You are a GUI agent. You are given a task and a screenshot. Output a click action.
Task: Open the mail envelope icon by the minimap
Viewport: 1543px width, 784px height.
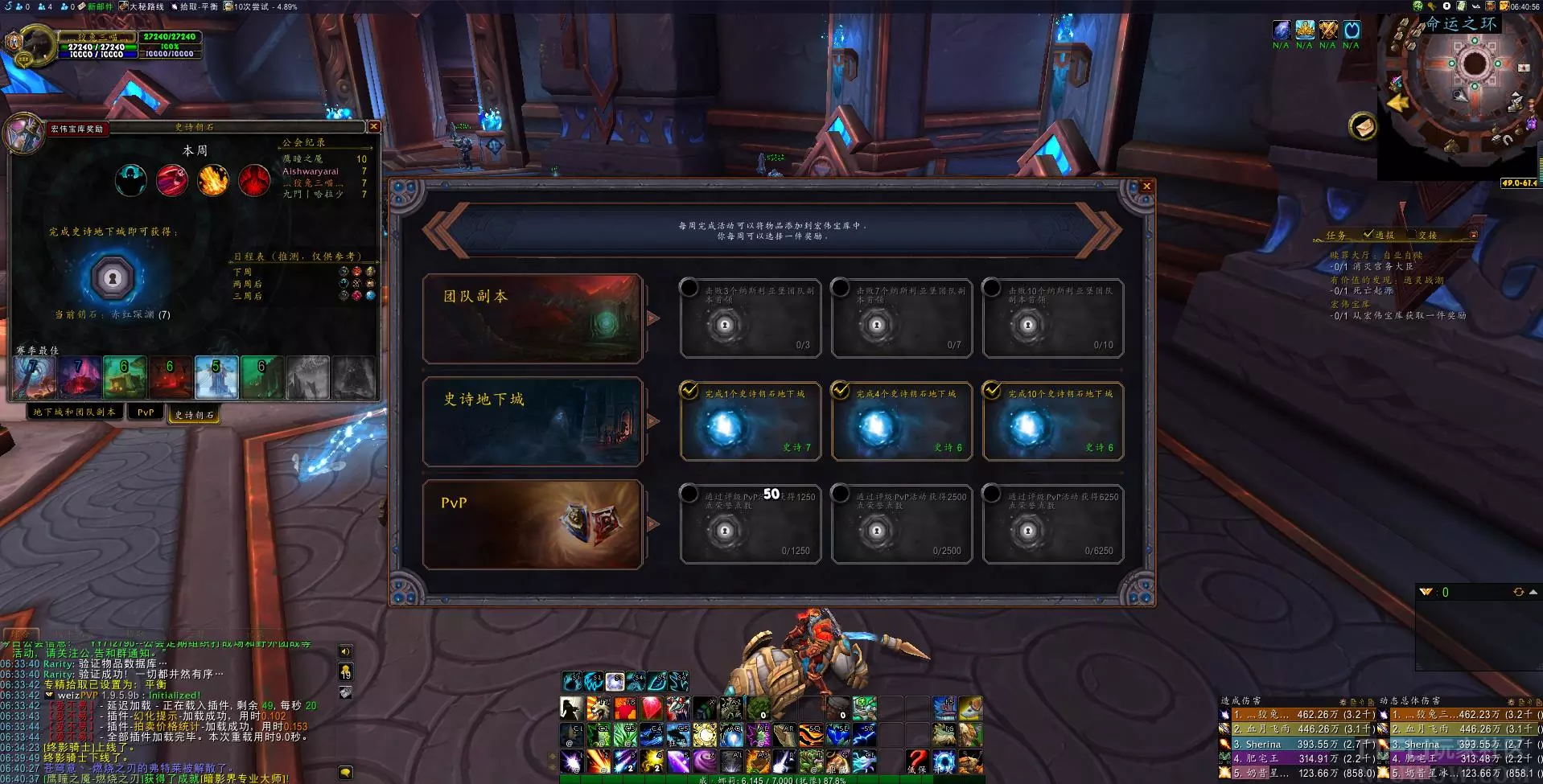click(x=1363, y=126)
